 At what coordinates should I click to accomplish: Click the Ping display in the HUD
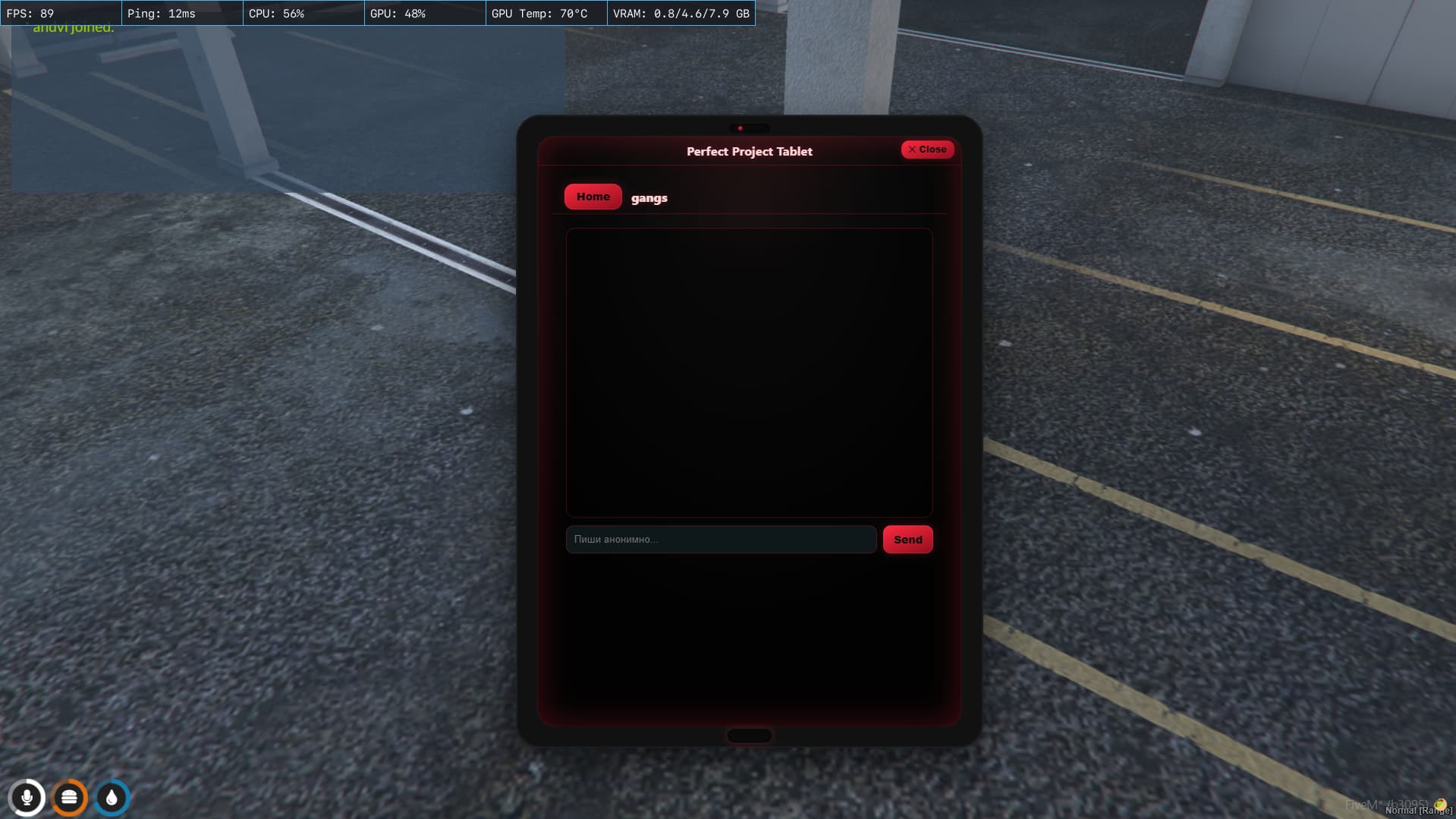click(x=161, y=12)
